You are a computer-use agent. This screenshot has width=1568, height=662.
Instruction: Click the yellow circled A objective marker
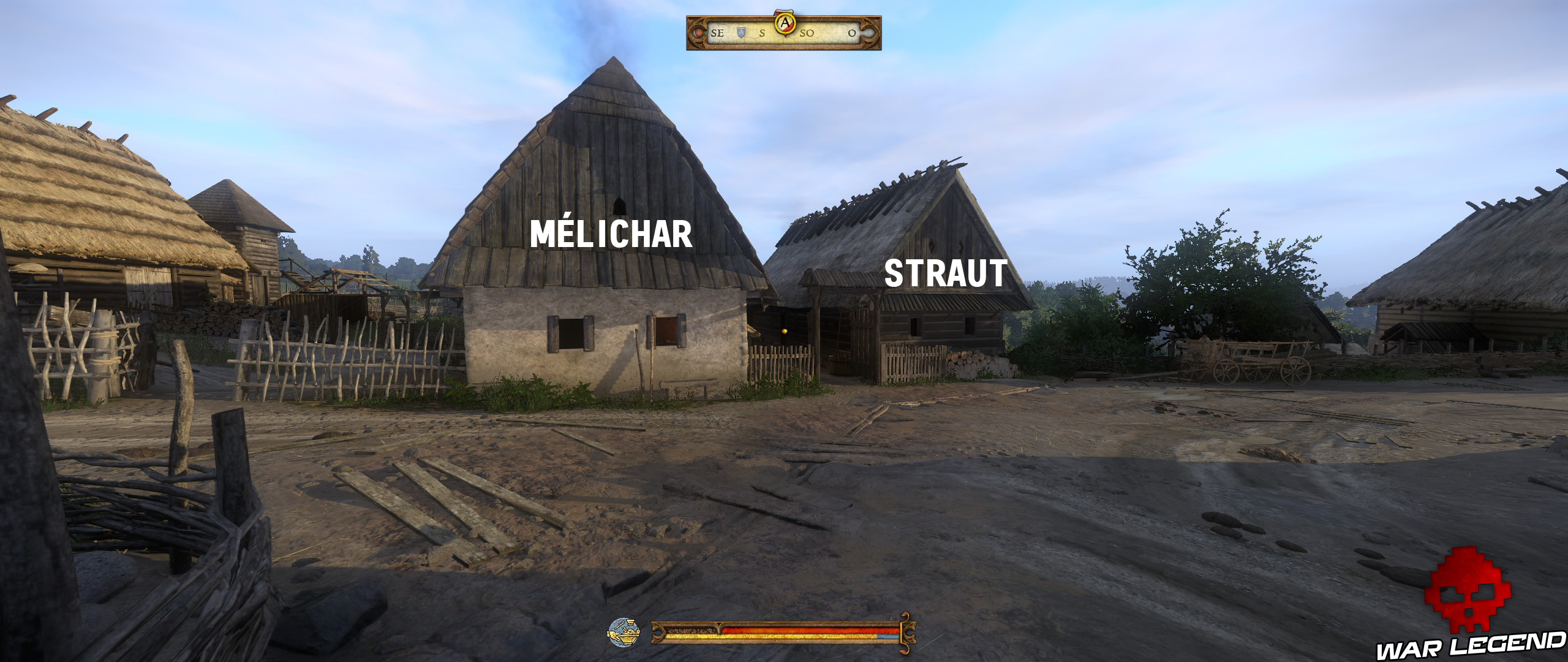point(785,23)
